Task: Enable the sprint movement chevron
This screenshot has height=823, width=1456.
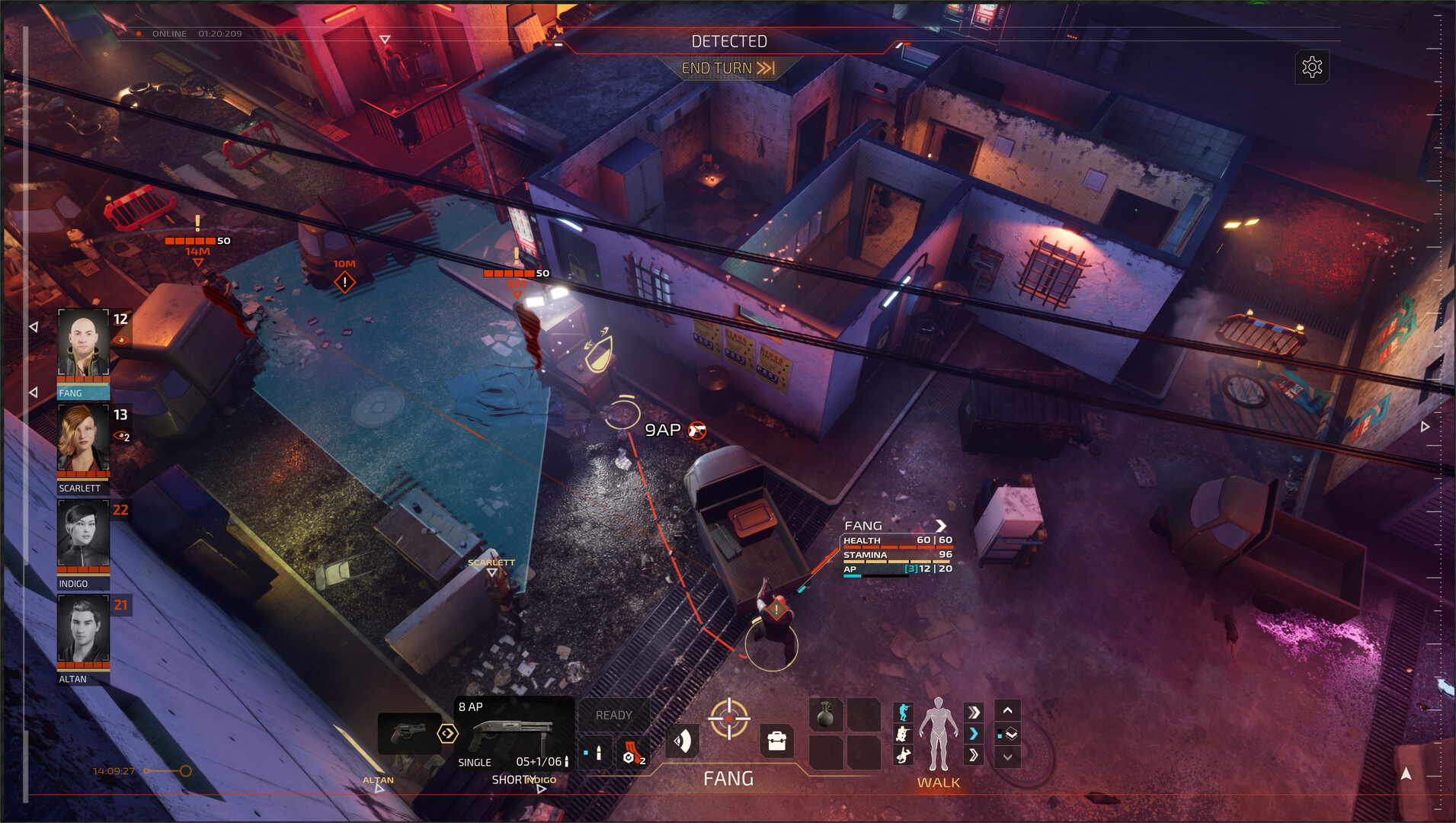Action: pyautogui.click(x=974, y=712)
